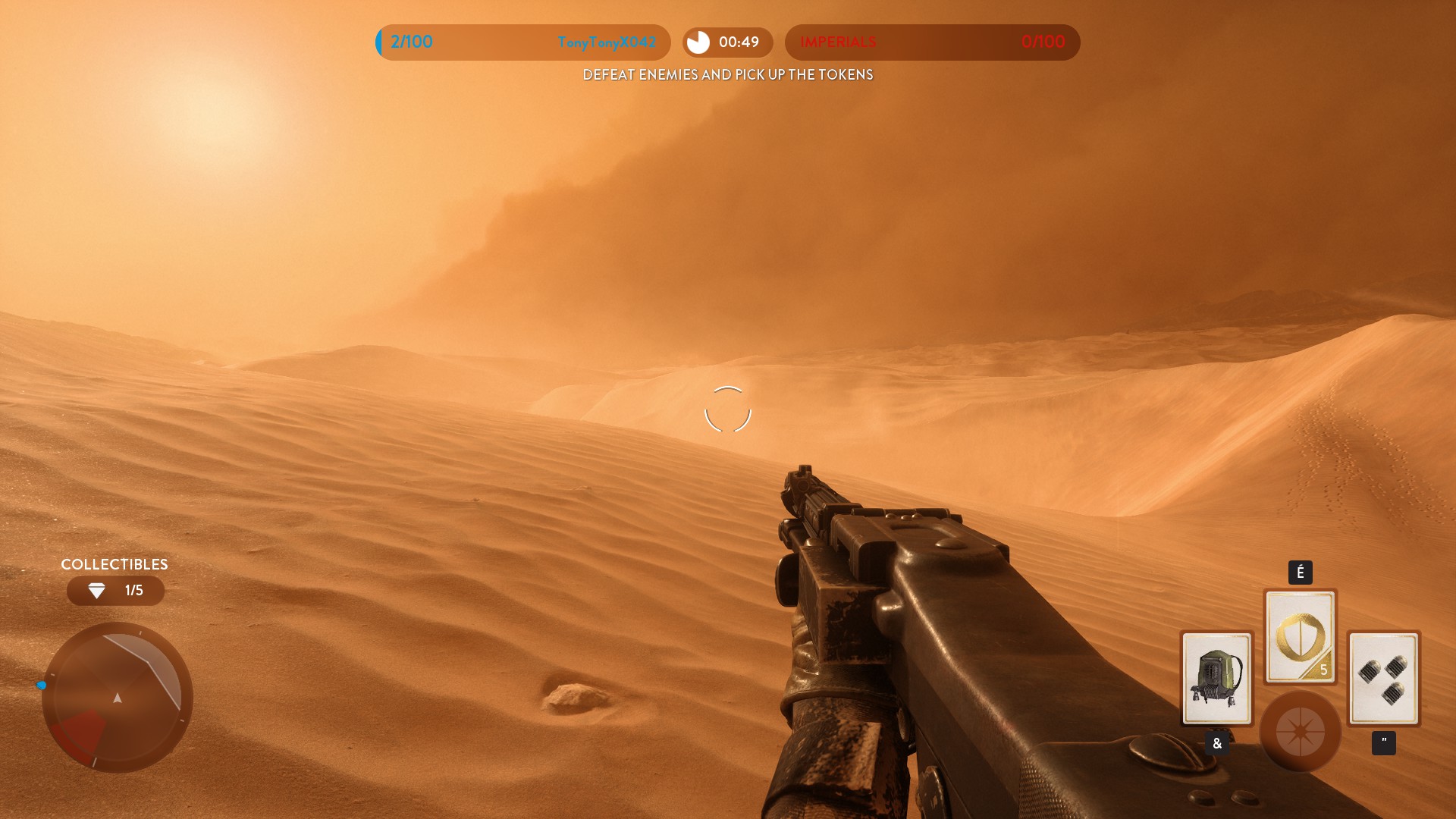Click the round trait emblem below shield card
Screen dimensions: 1456x819
pos(1300,731)
